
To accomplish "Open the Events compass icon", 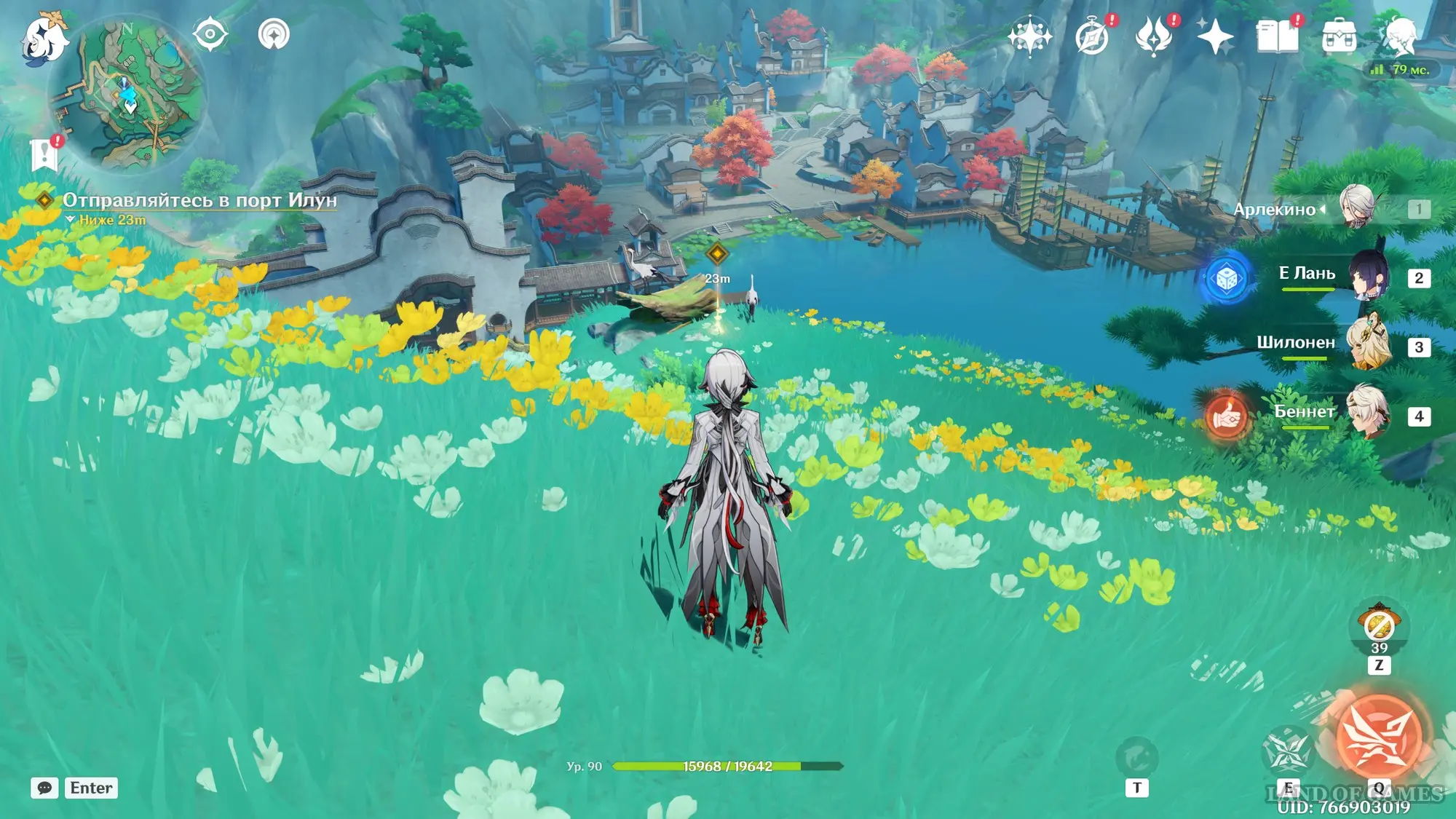I will coord(1092,36).
